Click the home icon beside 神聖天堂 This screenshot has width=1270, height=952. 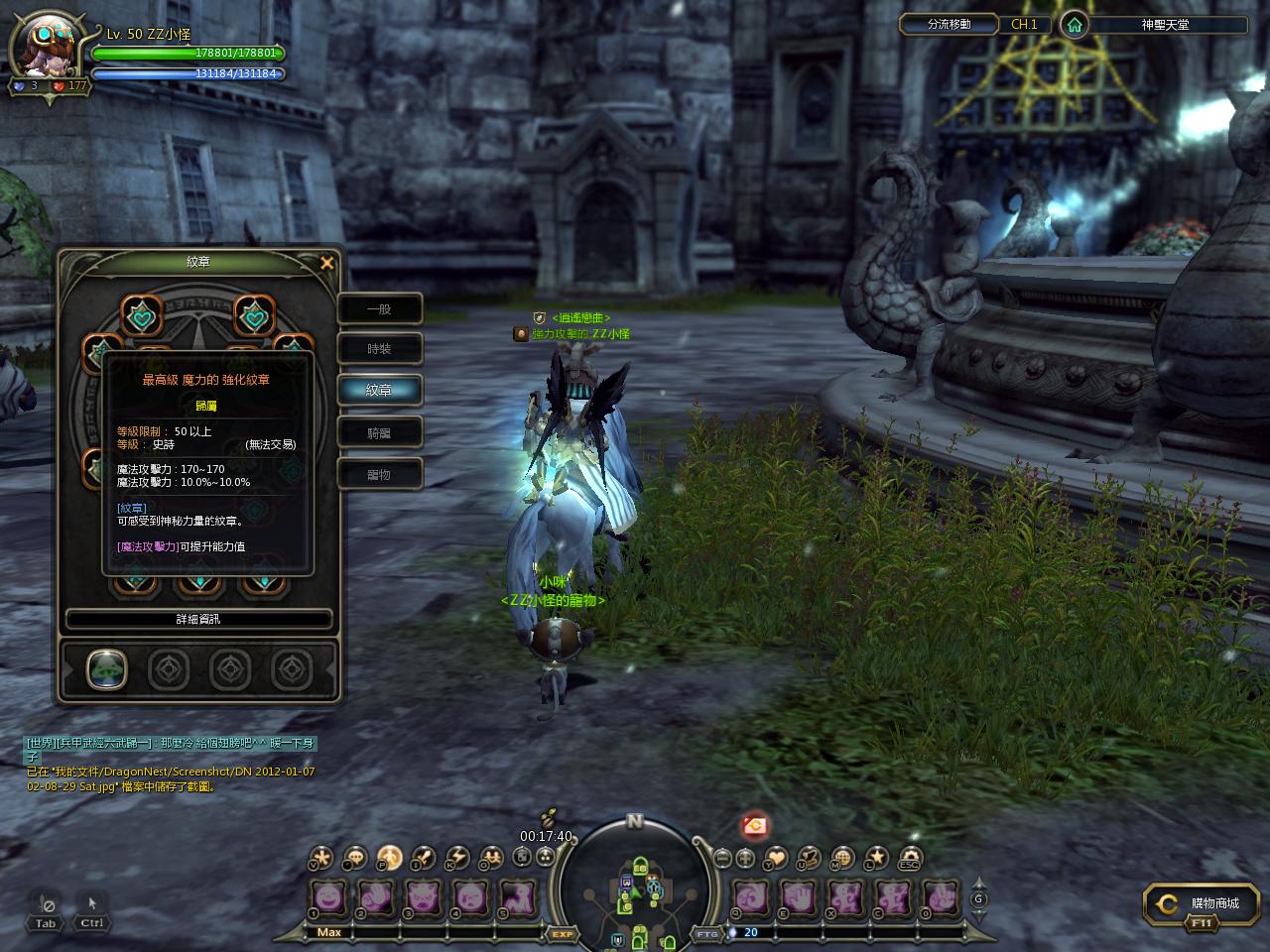pyautogui.click(x=1074, y=25)
